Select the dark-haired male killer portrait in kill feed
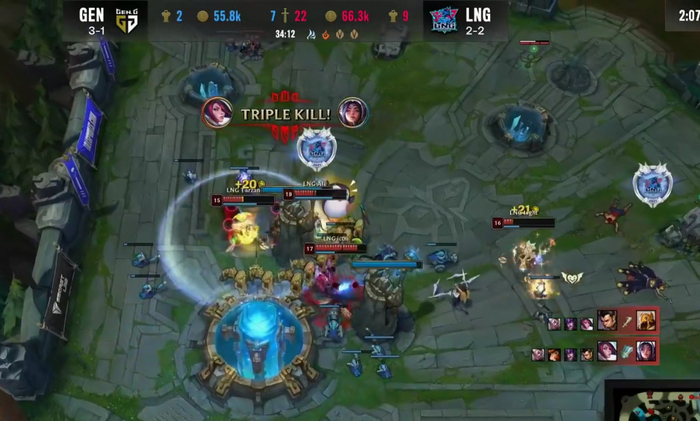Viewport: 700px width, 421px height. pyautogui.click(x=607, y=321)
